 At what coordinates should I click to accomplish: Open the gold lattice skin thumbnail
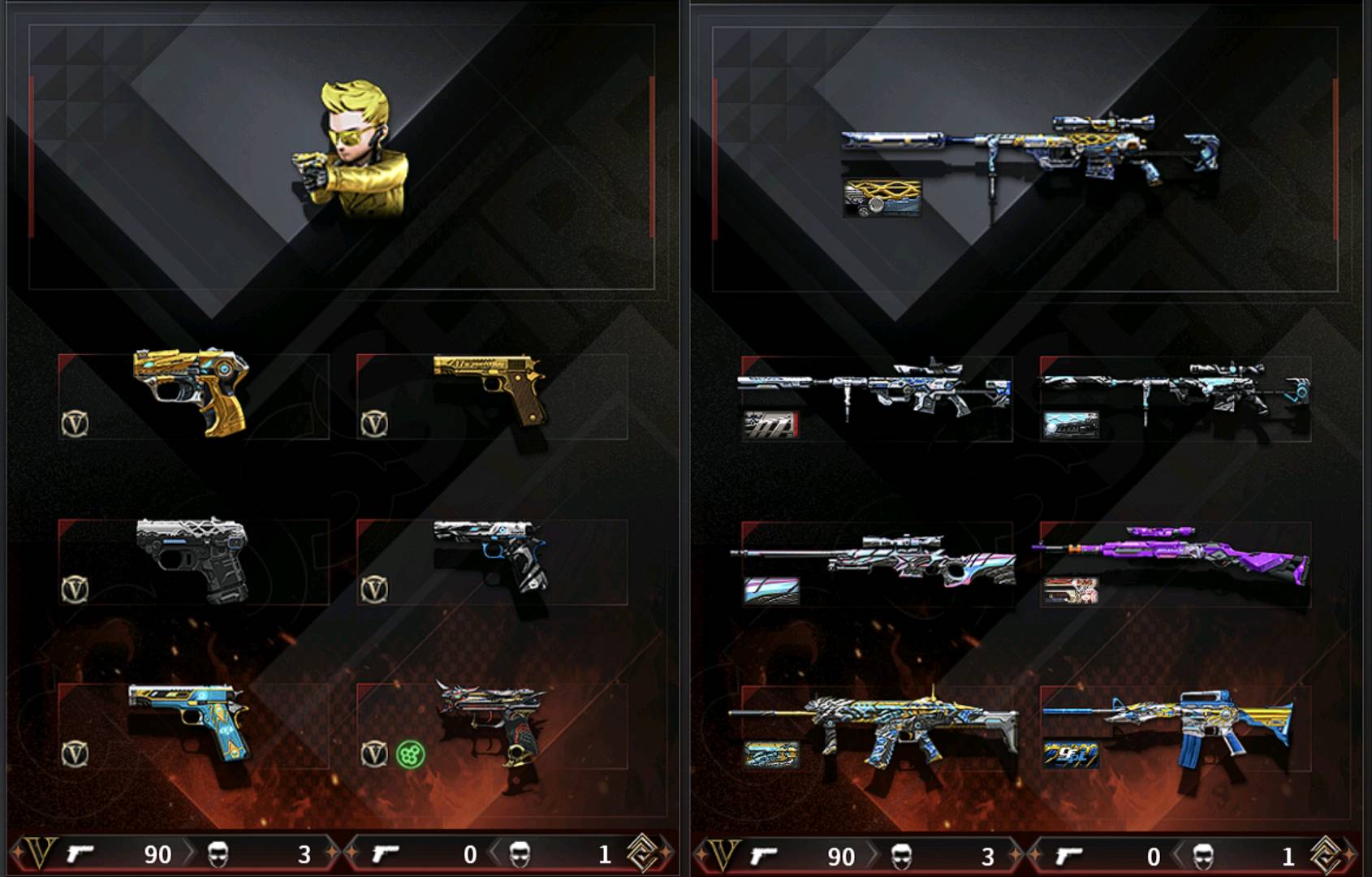pyautogui.click(x=882, y=198)
